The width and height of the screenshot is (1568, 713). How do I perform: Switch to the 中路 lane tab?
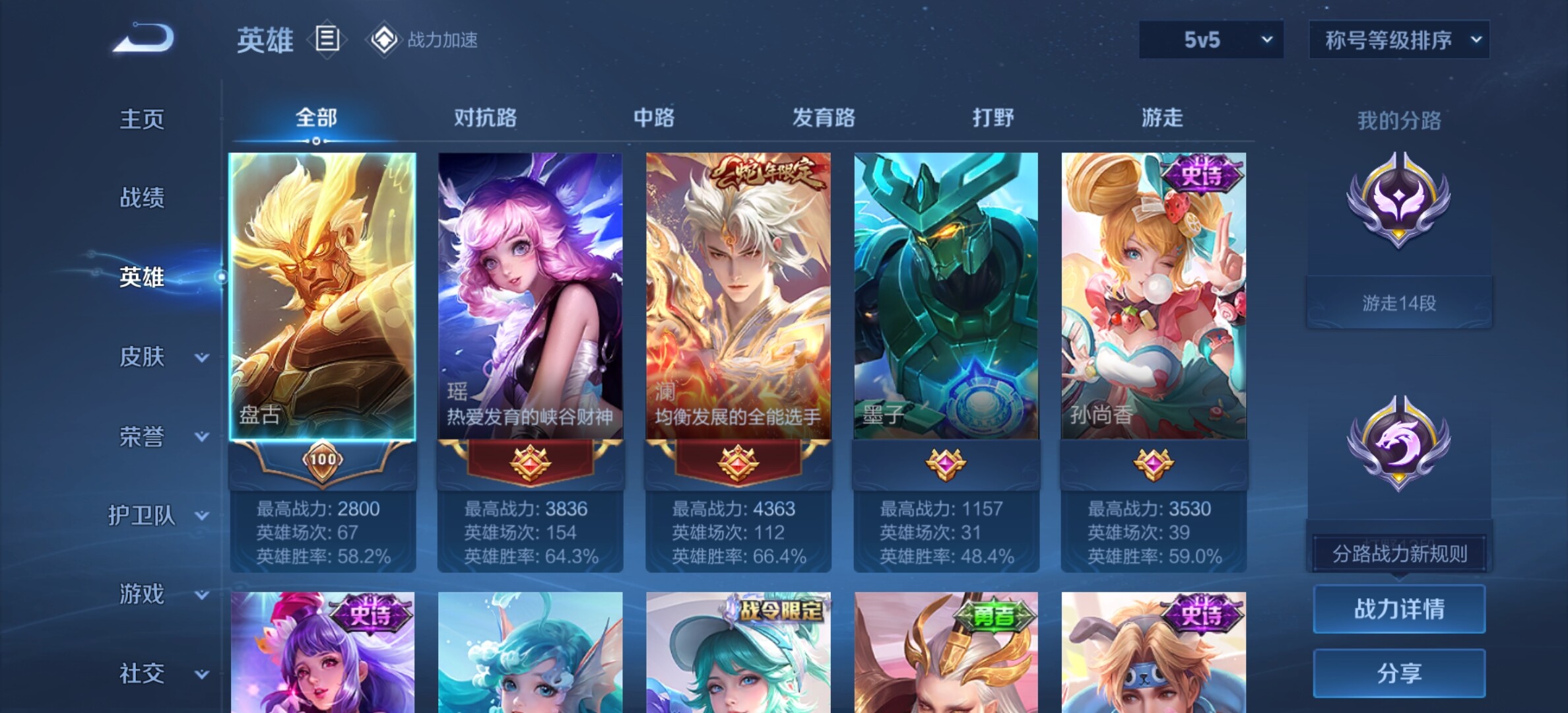click(654, 118)
